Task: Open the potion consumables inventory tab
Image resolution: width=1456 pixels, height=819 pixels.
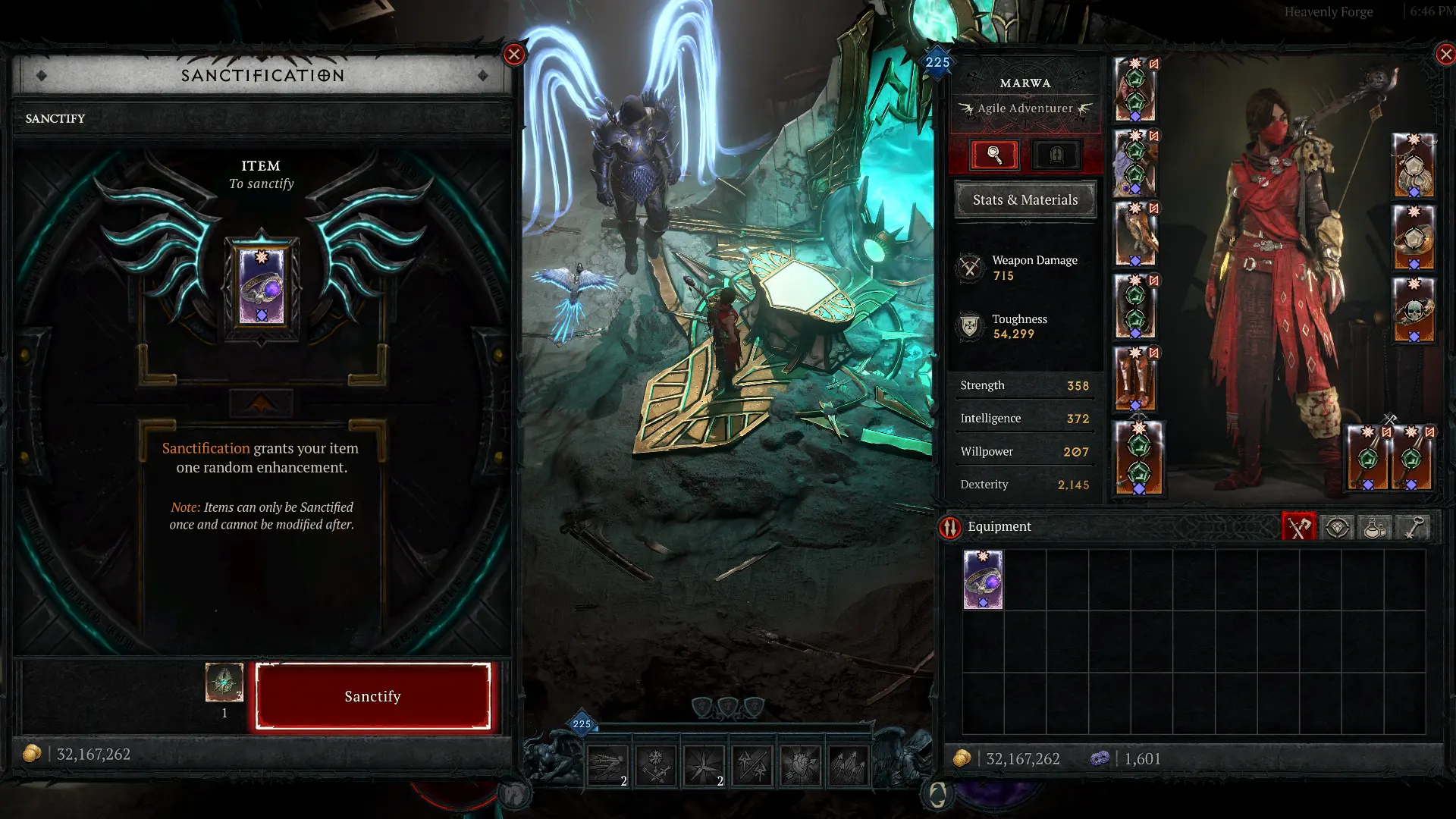Action: (1375, 527)
